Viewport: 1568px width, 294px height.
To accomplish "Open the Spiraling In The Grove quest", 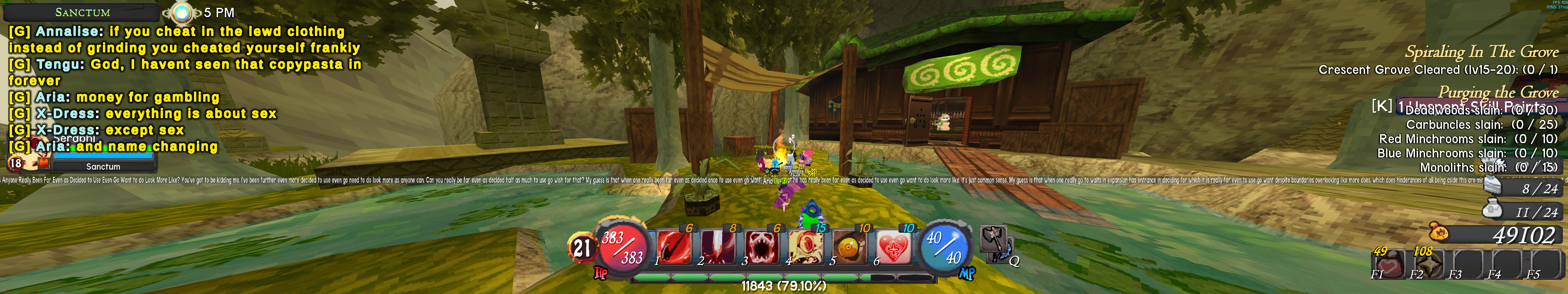I will tap(1481, 52).
